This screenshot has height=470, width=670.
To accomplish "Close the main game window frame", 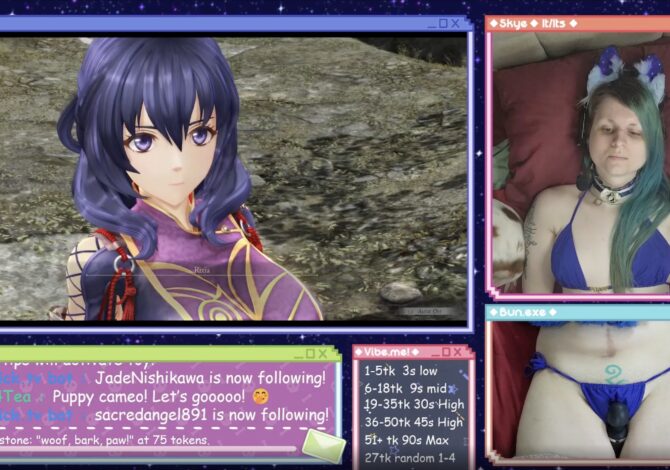I will 456,23.
